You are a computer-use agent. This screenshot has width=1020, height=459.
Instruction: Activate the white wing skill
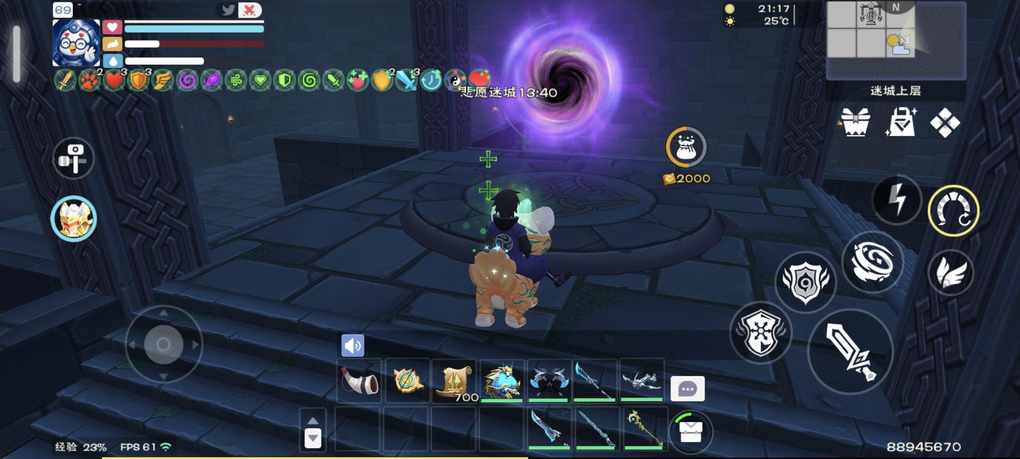950,272
